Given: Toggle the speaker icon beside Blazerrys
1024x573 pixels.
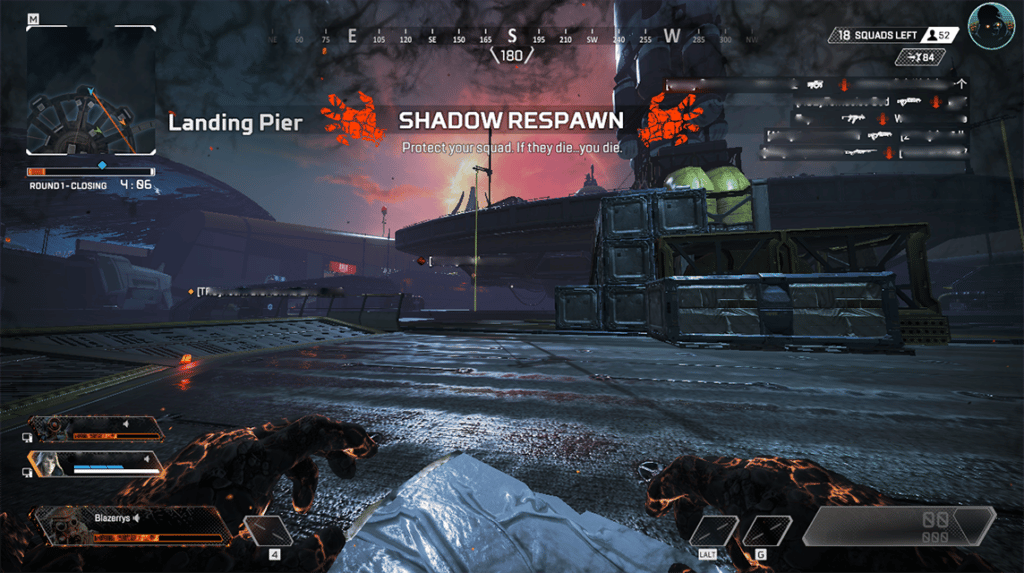Looking at the screenshot, I should coord(134,518).
